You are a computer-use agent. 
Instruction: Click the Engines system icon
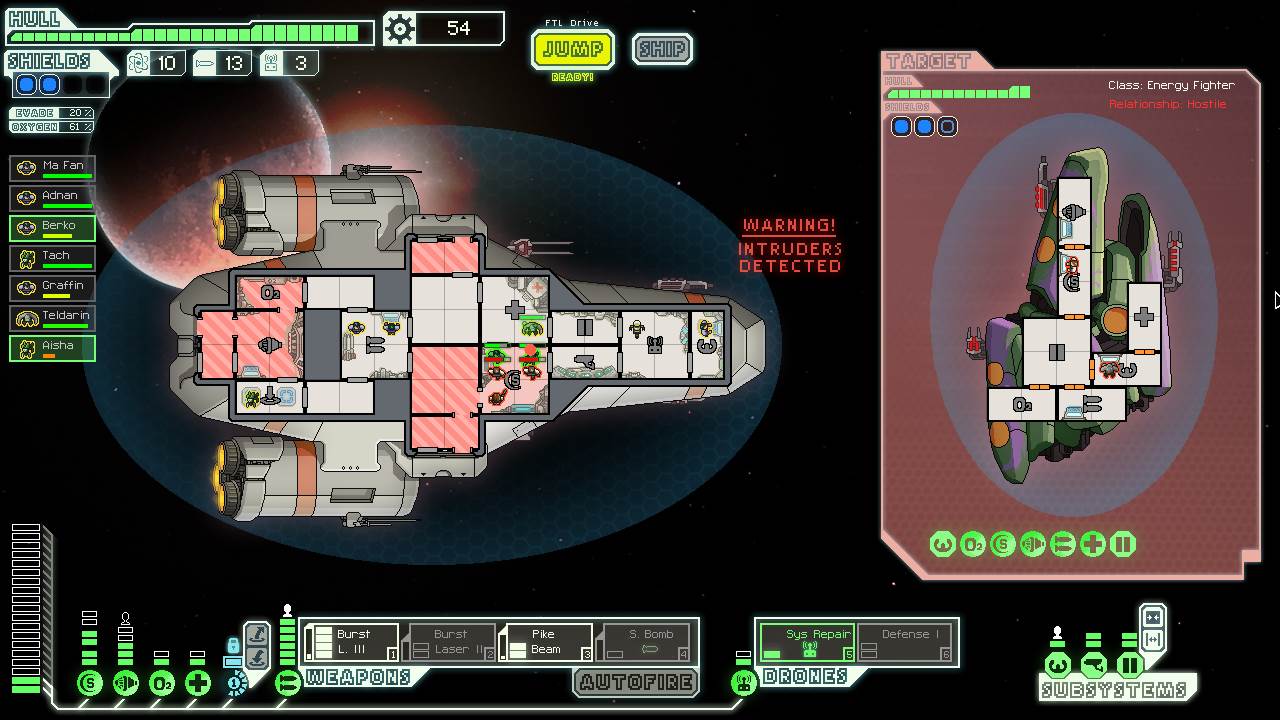pos(127,682)
